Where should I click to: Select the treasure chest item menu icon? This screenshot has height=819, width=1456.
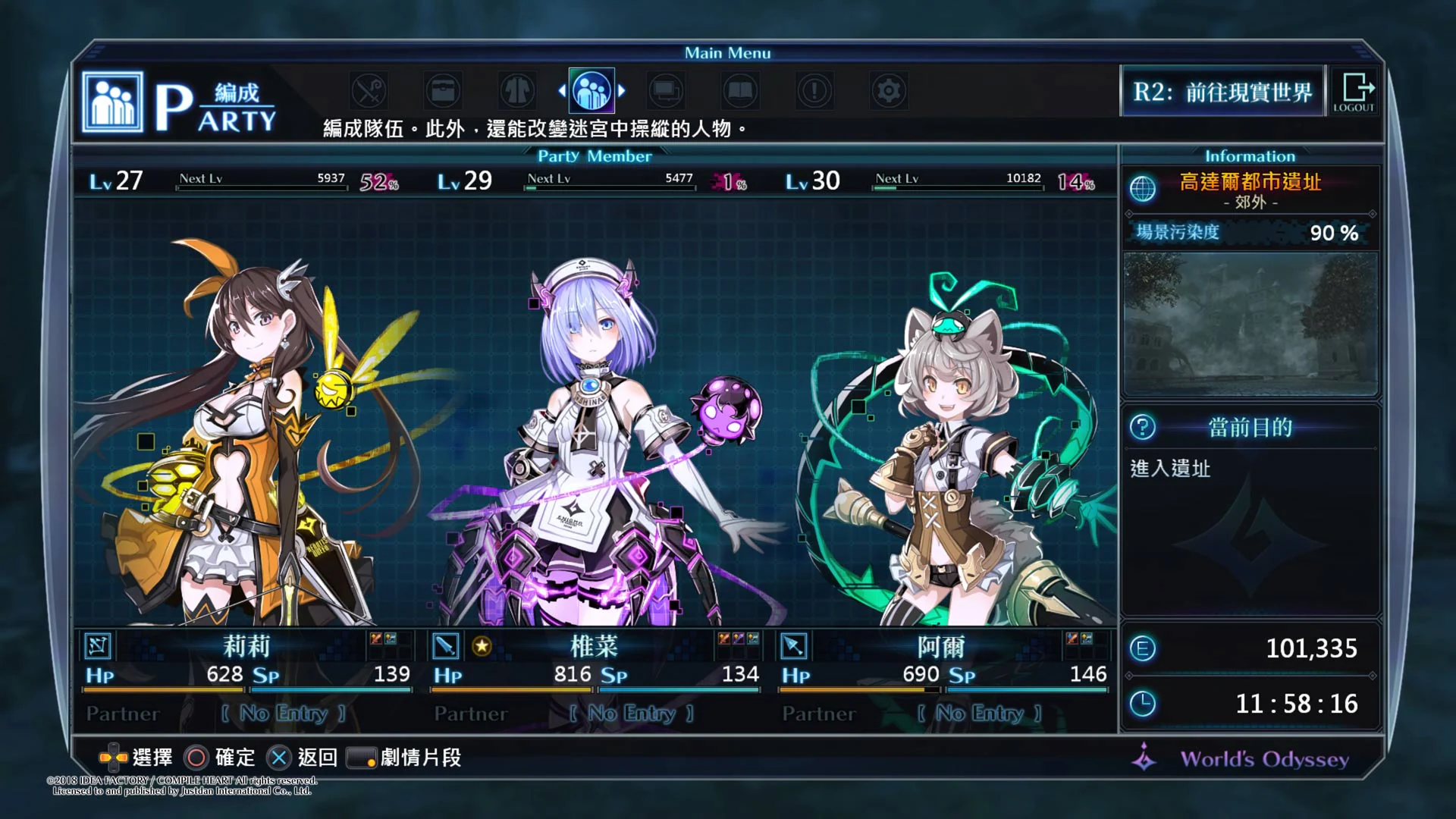point(444,89)
